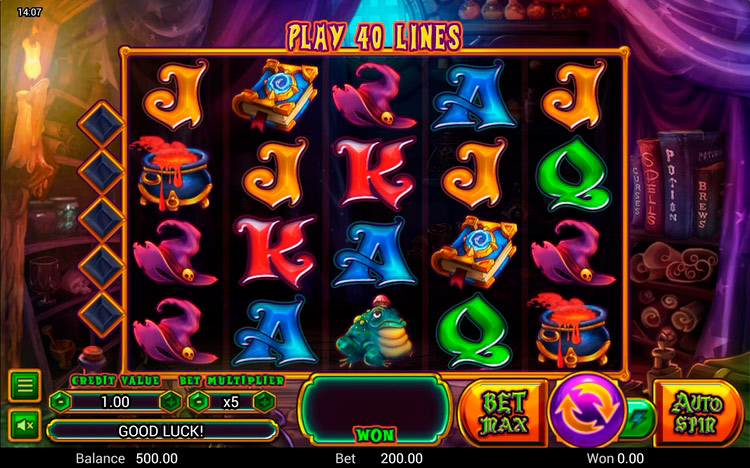Image resolution: width=750 pixels, height=468 pixels.
Task: Increase the credit value
Action: [170, 402]
